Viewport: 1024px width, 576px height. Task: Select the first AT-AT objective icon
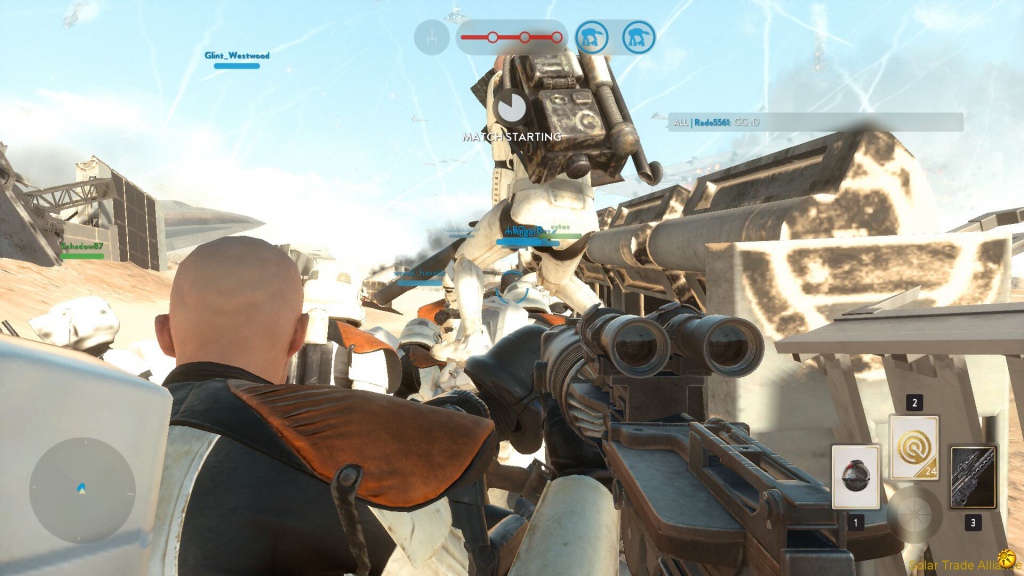pyautogui.click(x=593, y=38)
